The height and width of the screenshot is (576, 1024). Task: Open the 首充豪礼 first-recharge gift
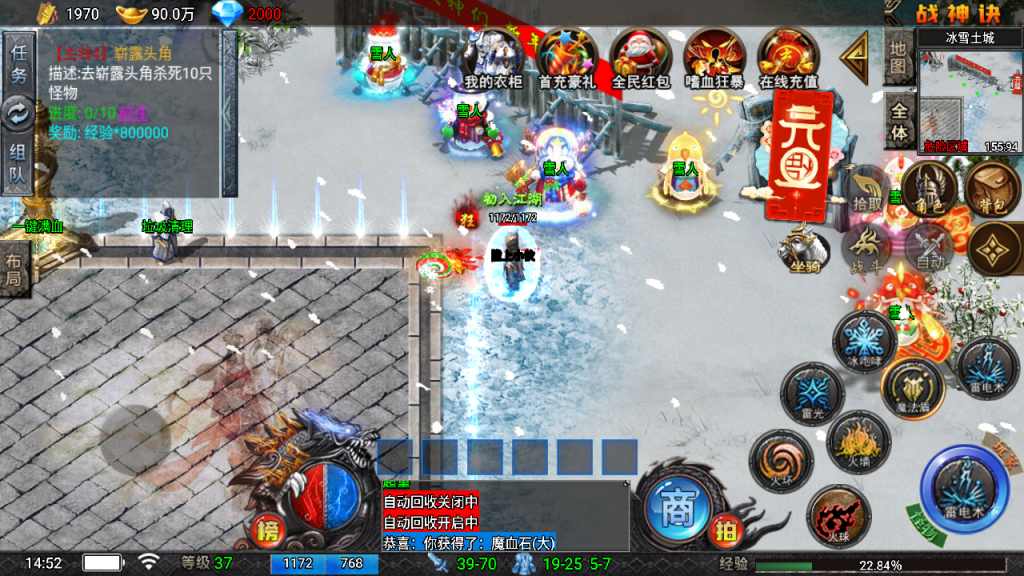(566, 58)
